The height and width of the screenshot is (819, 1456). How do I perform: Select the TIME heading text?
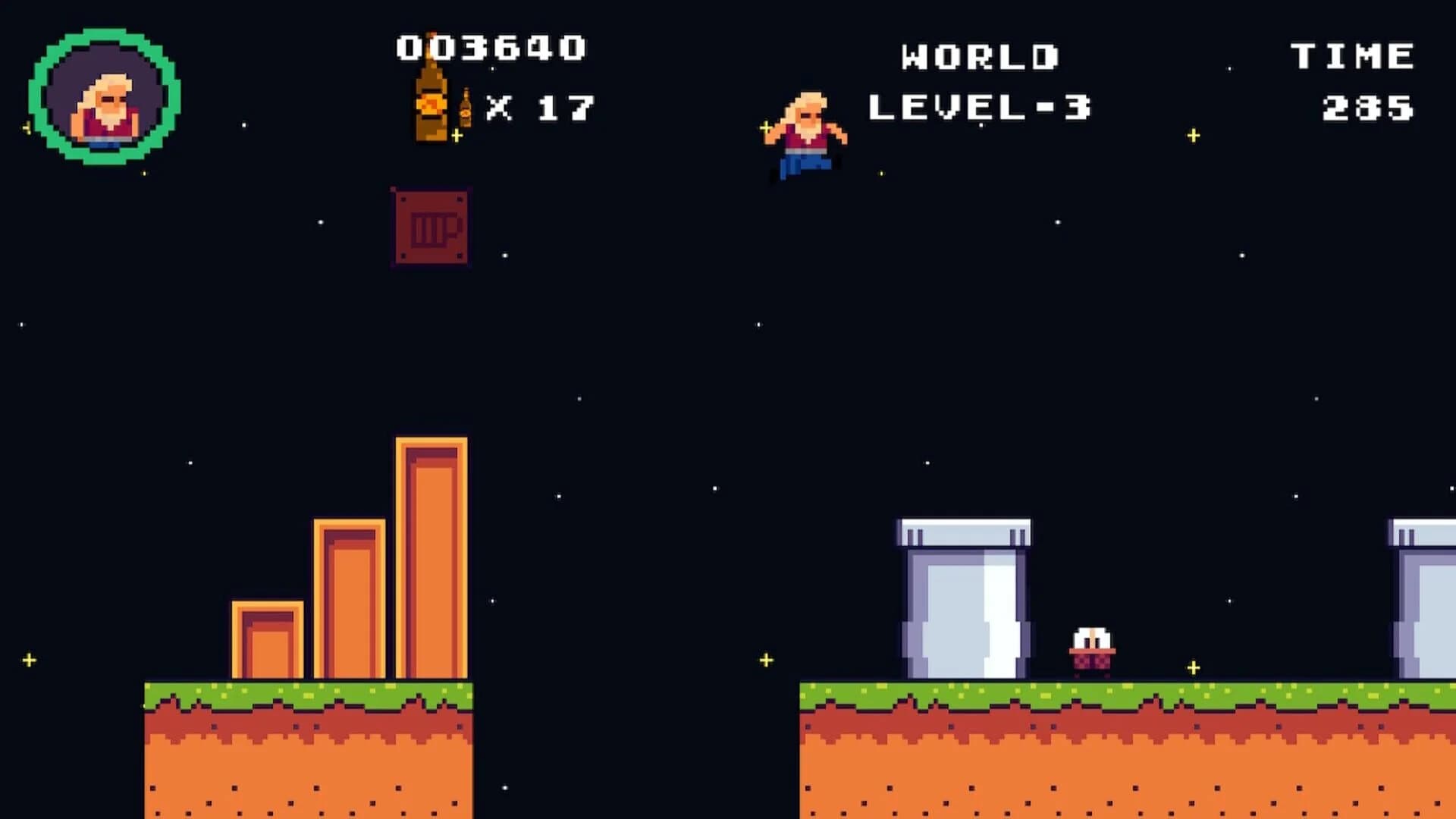[x=1350, y=53]
